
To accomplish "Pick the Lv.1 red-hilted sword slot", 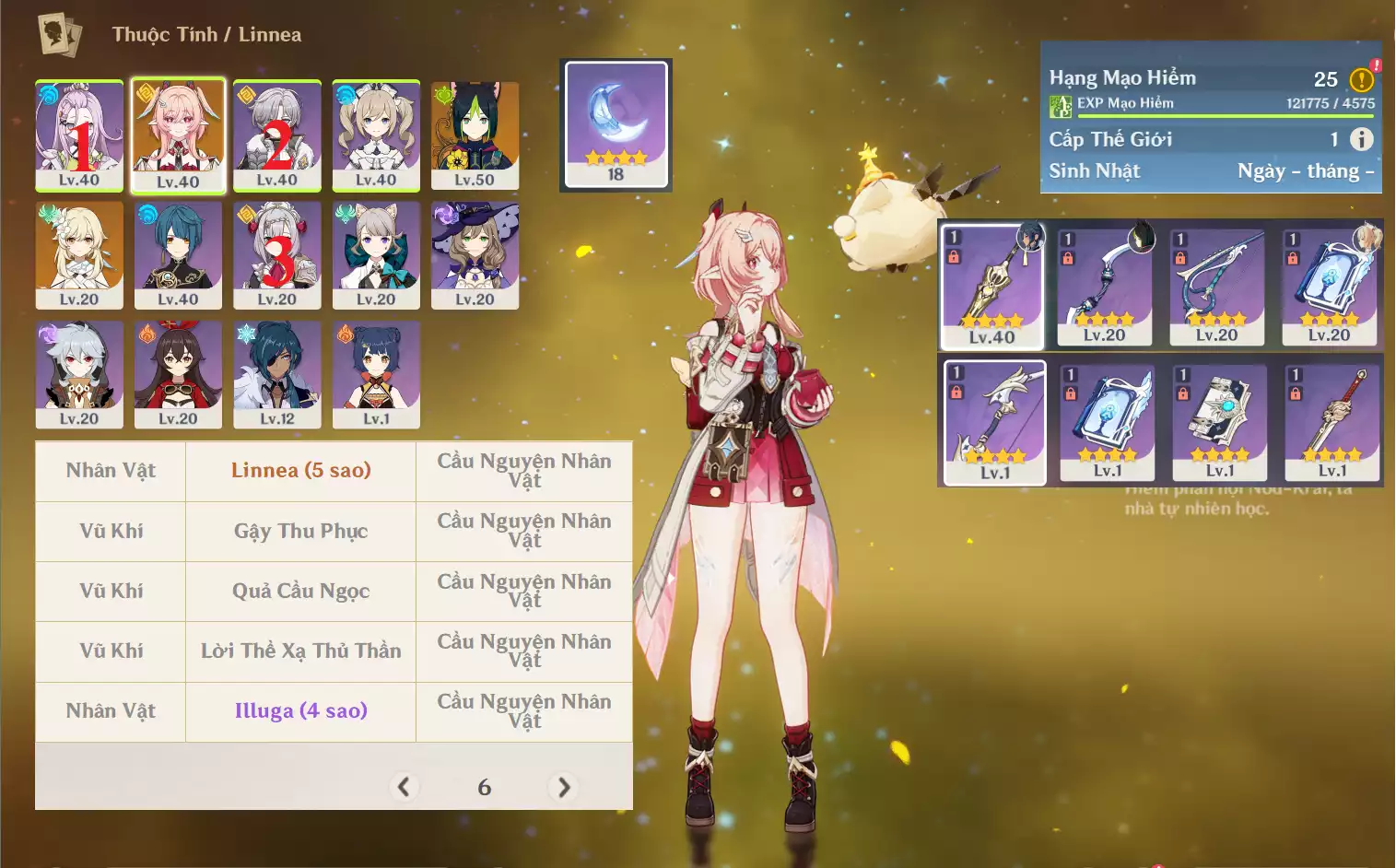I will tap(1331, 422).
